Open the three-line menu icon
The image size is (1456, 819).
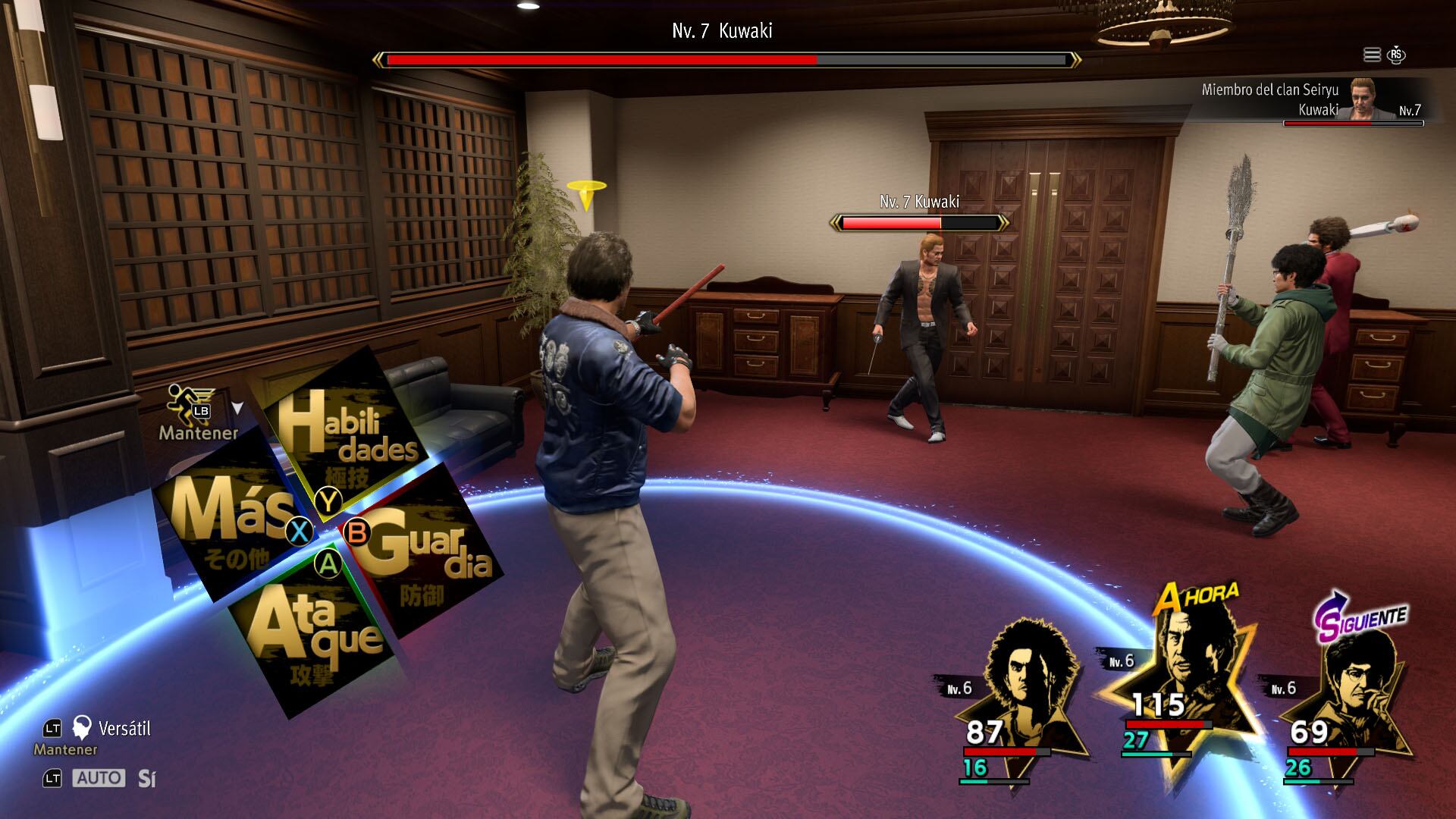pos(1372,55)
